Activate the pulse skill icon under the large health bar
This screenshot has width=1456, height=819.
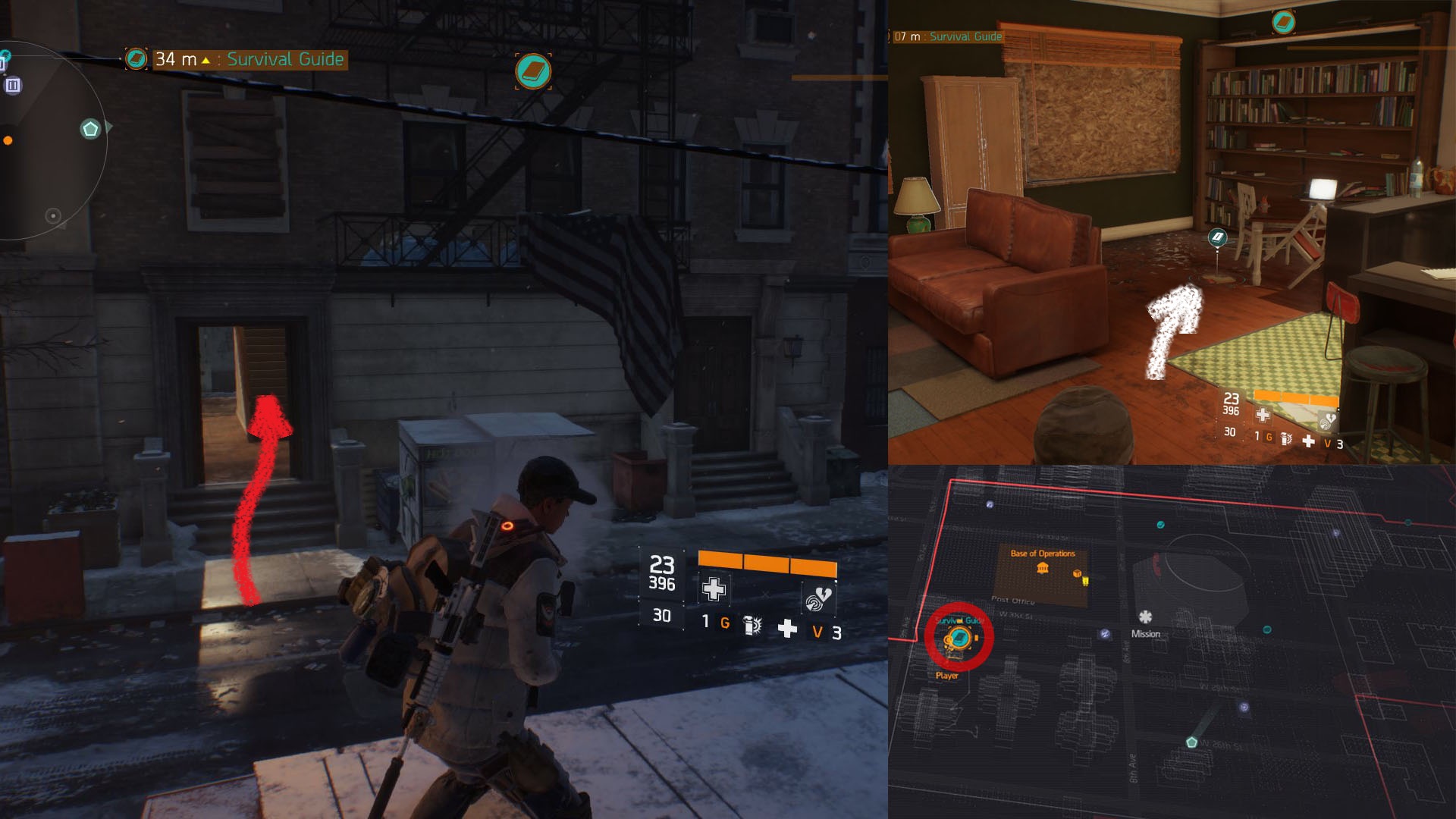tap(817, 599)
